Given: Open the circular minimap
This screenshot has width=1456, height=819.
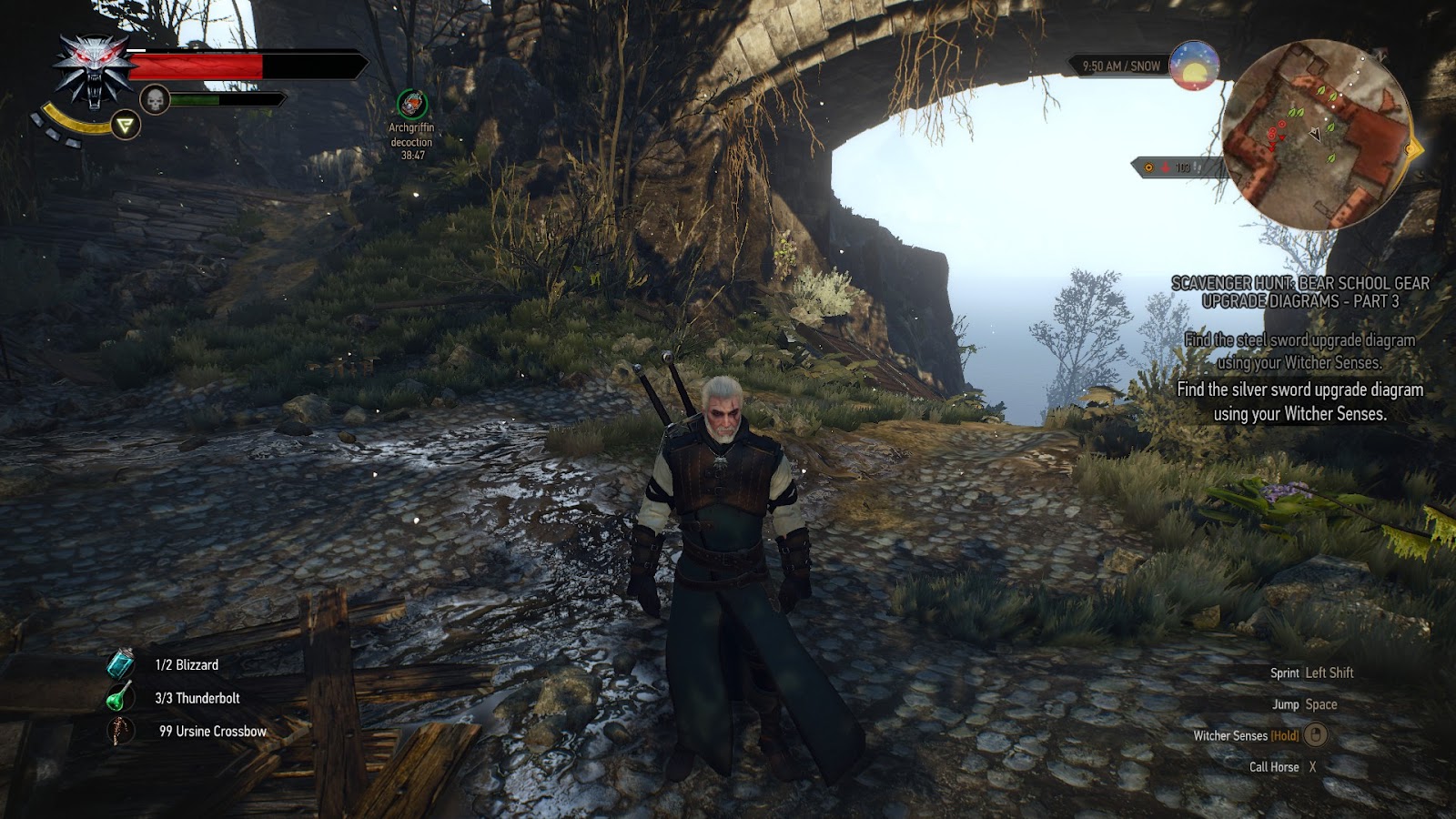Looking at the screenshot, I should pyautogui.click(x=1316, y=134).
